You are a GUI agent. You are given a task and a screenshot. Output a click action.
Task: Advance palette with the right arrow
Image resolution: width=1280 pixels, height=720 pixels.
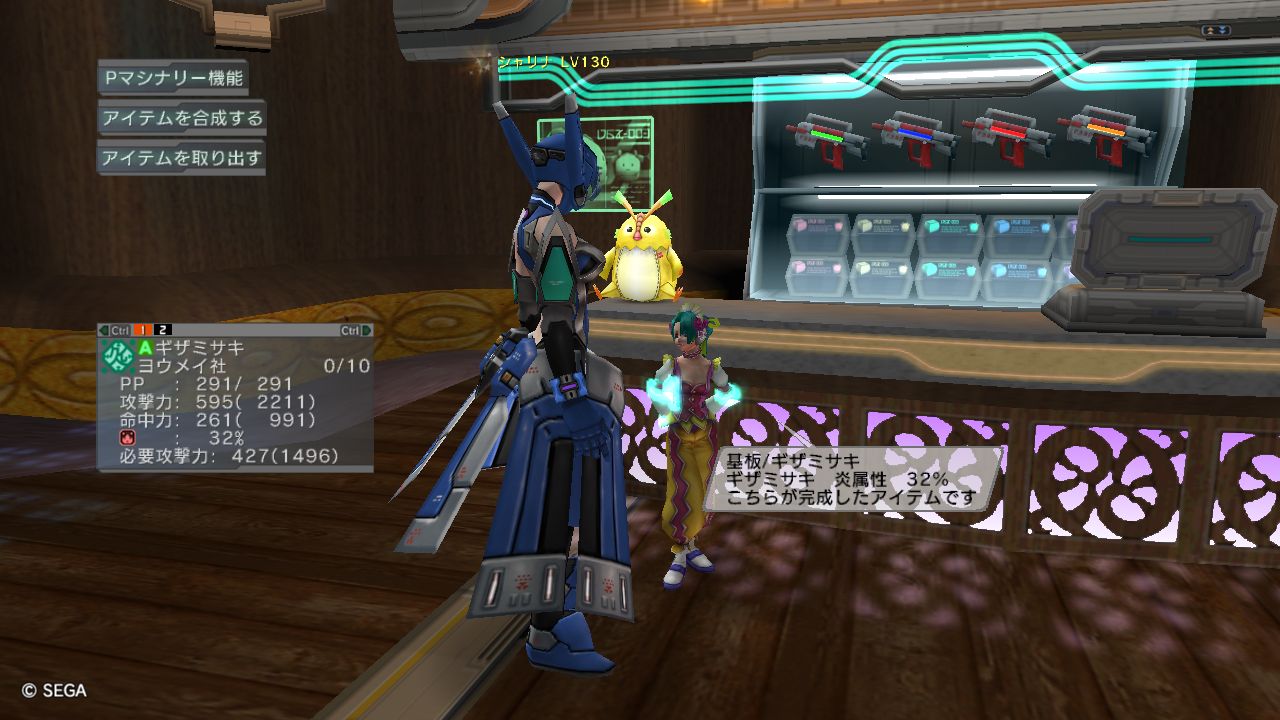click(x=367, y=330)
